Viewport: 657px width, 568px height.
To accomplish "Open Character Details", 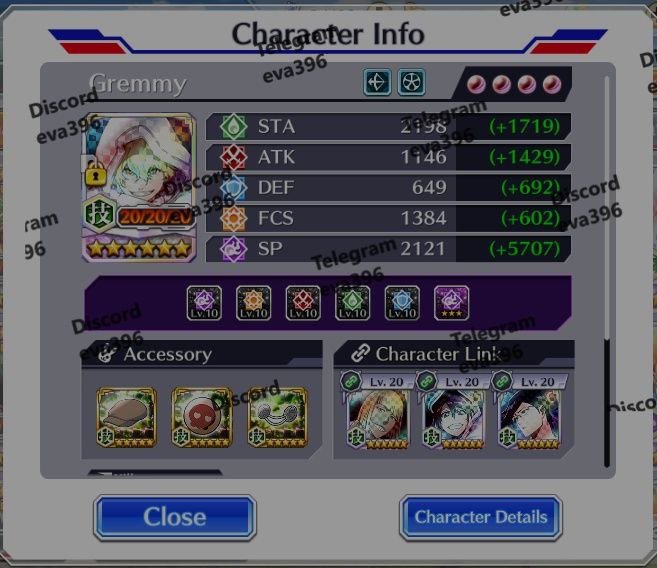I will pyautogui.click(x=481, y=517).
